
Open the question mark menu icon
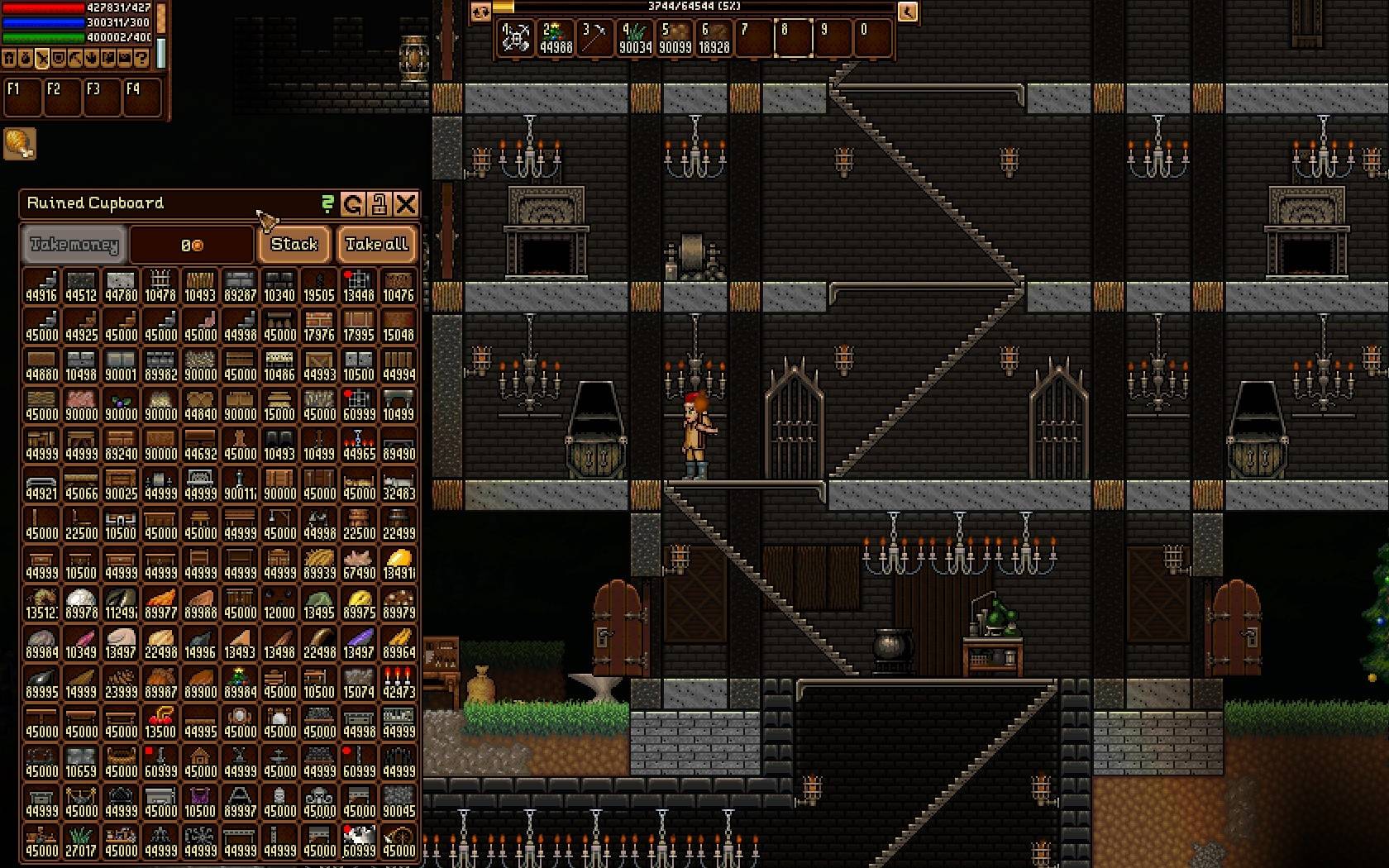coord(141,59)
